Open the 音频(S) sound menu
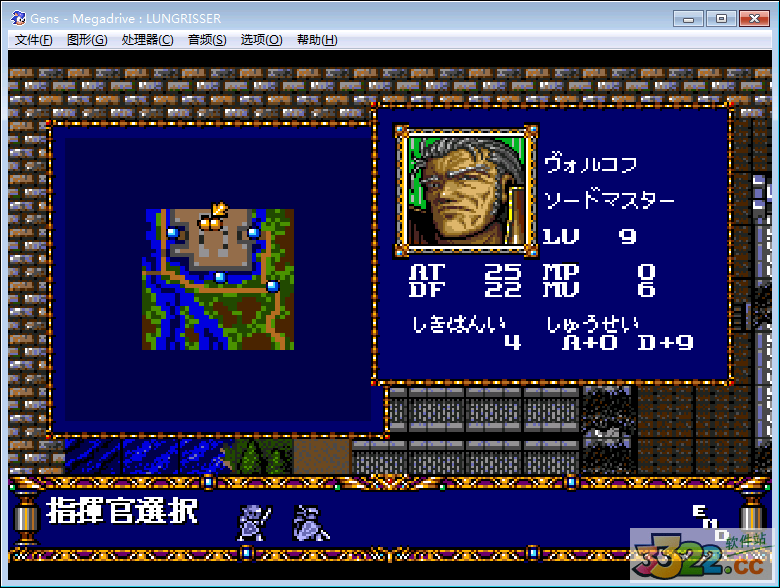Screen dimensions: 780x588 coord(207,40)
